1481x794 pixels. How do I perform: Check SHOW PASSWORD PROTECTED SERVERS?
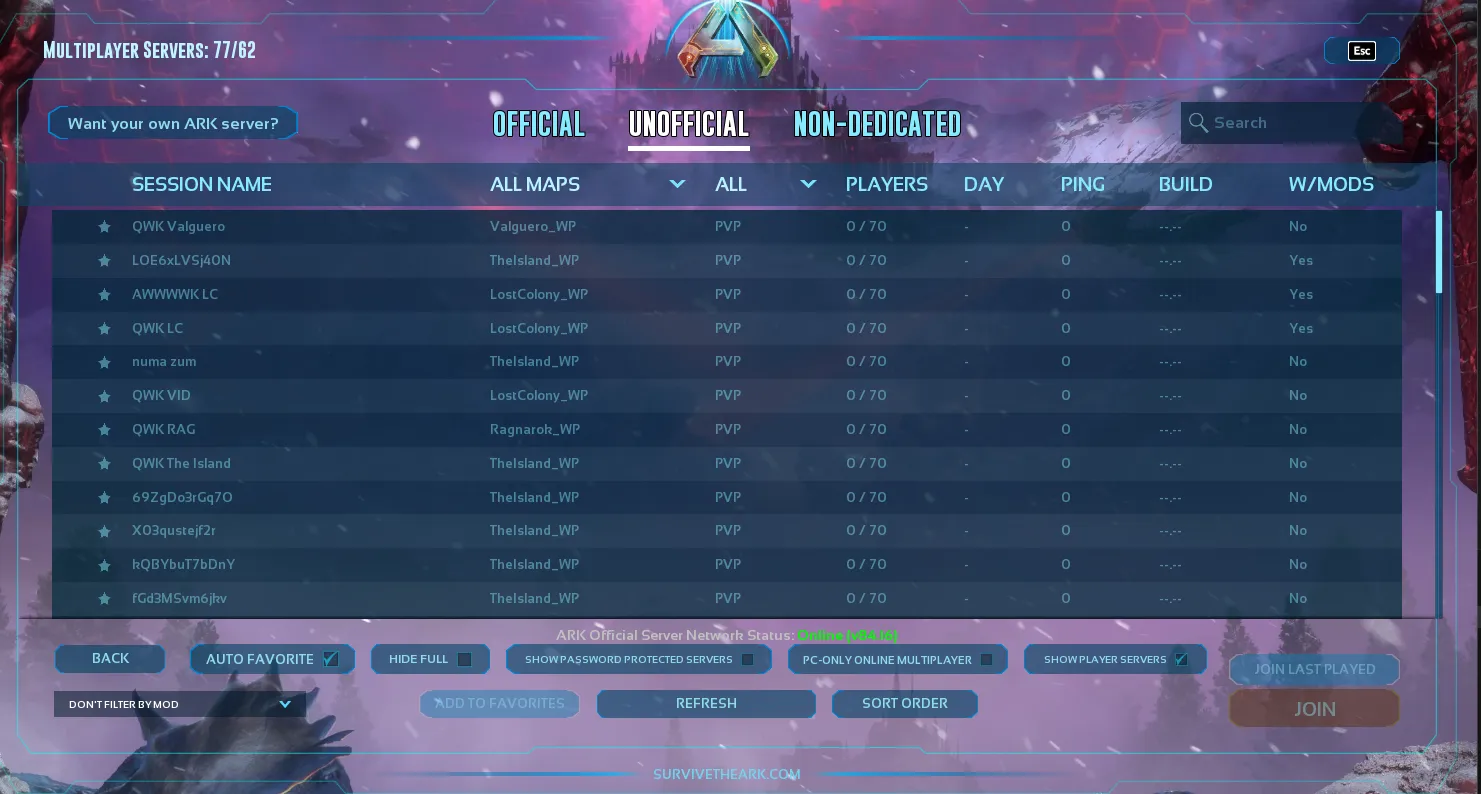[x=747, y=659]
